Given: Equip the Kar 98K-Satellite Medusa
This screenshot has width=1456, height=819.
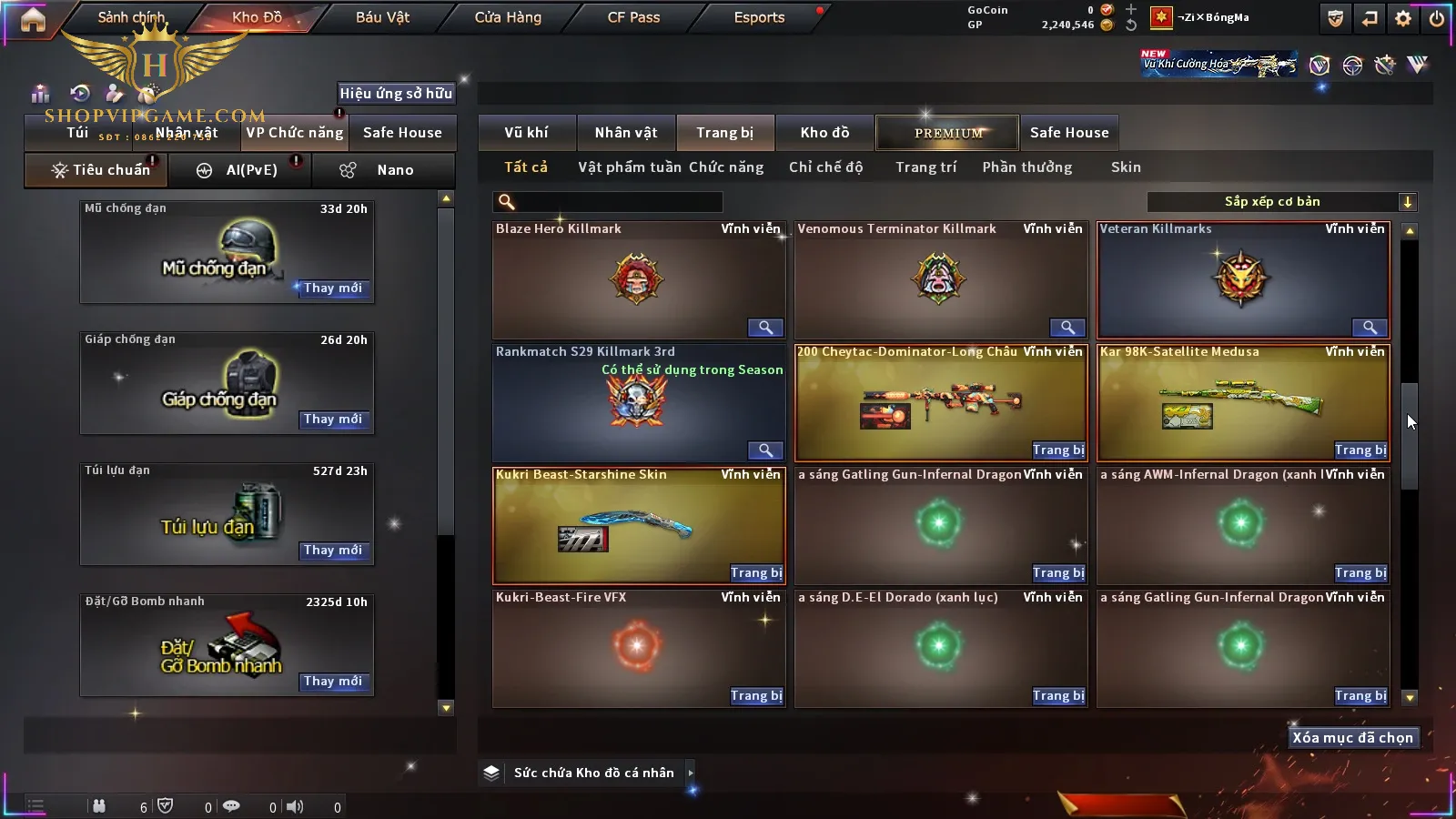Looking at the screenshot, I should 1360,450.
